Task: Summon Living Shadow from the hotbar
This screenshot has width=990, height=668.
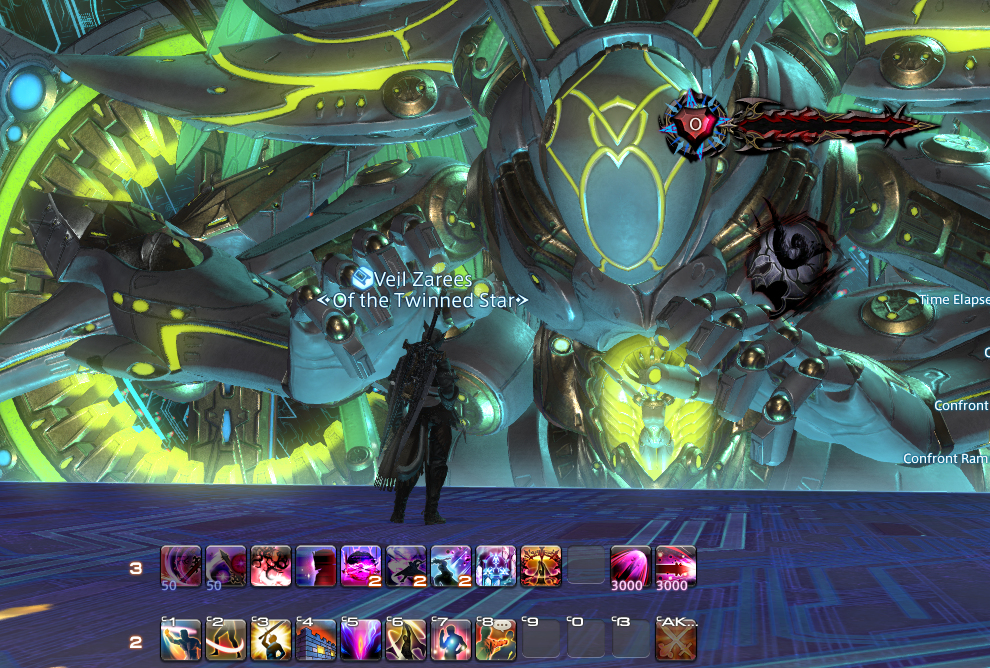Action: pos(496,567)
